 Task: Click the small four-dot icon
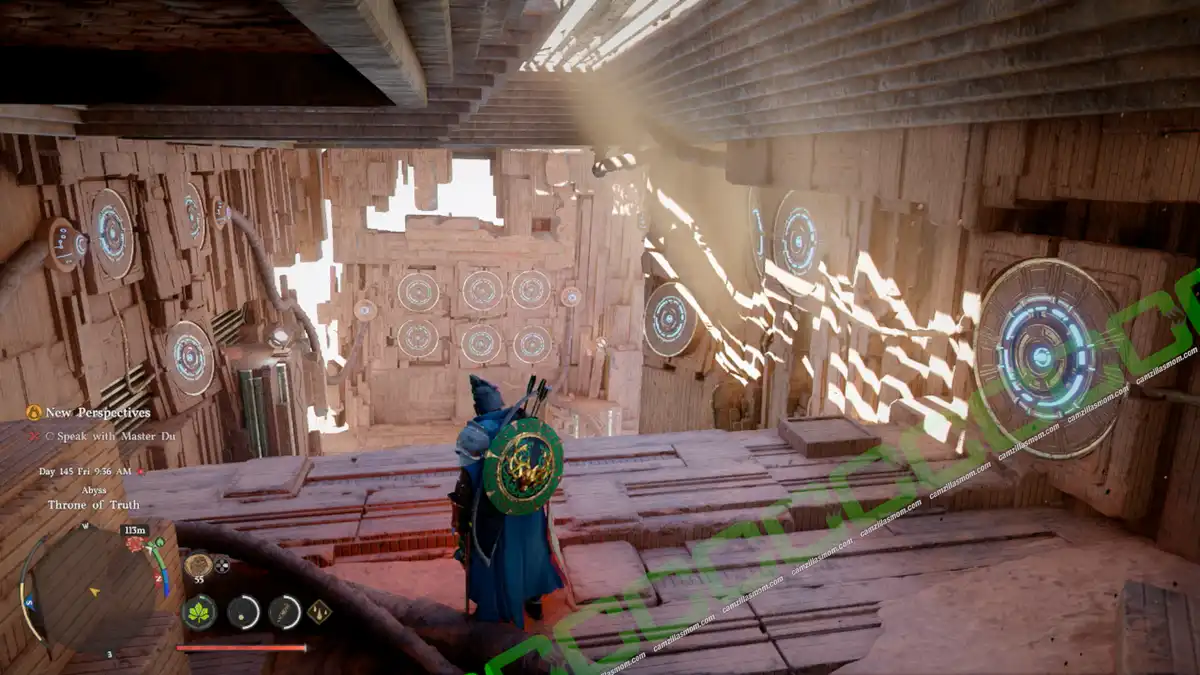point(222,564)
